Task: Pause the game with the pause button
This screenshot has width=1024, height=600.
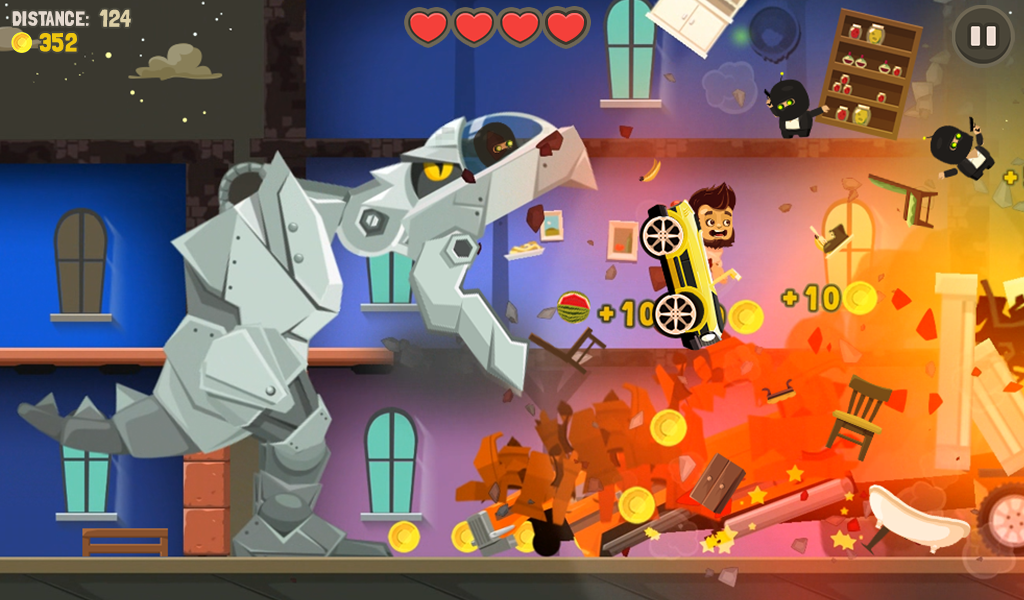Action: click(983, 37)
